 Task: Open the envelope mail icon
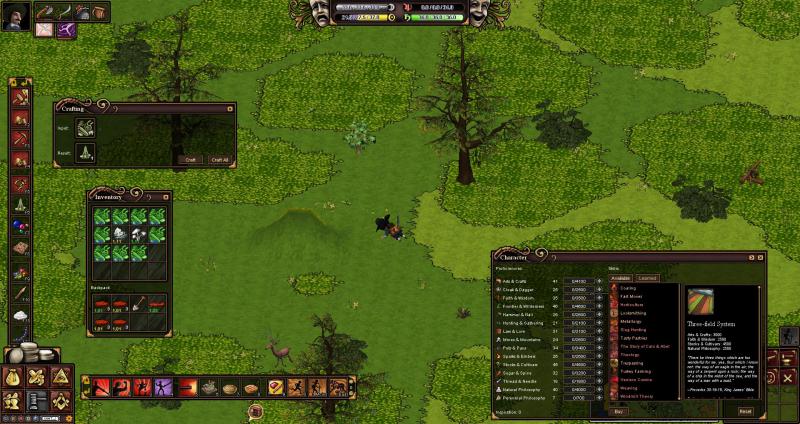coord(44,29)
